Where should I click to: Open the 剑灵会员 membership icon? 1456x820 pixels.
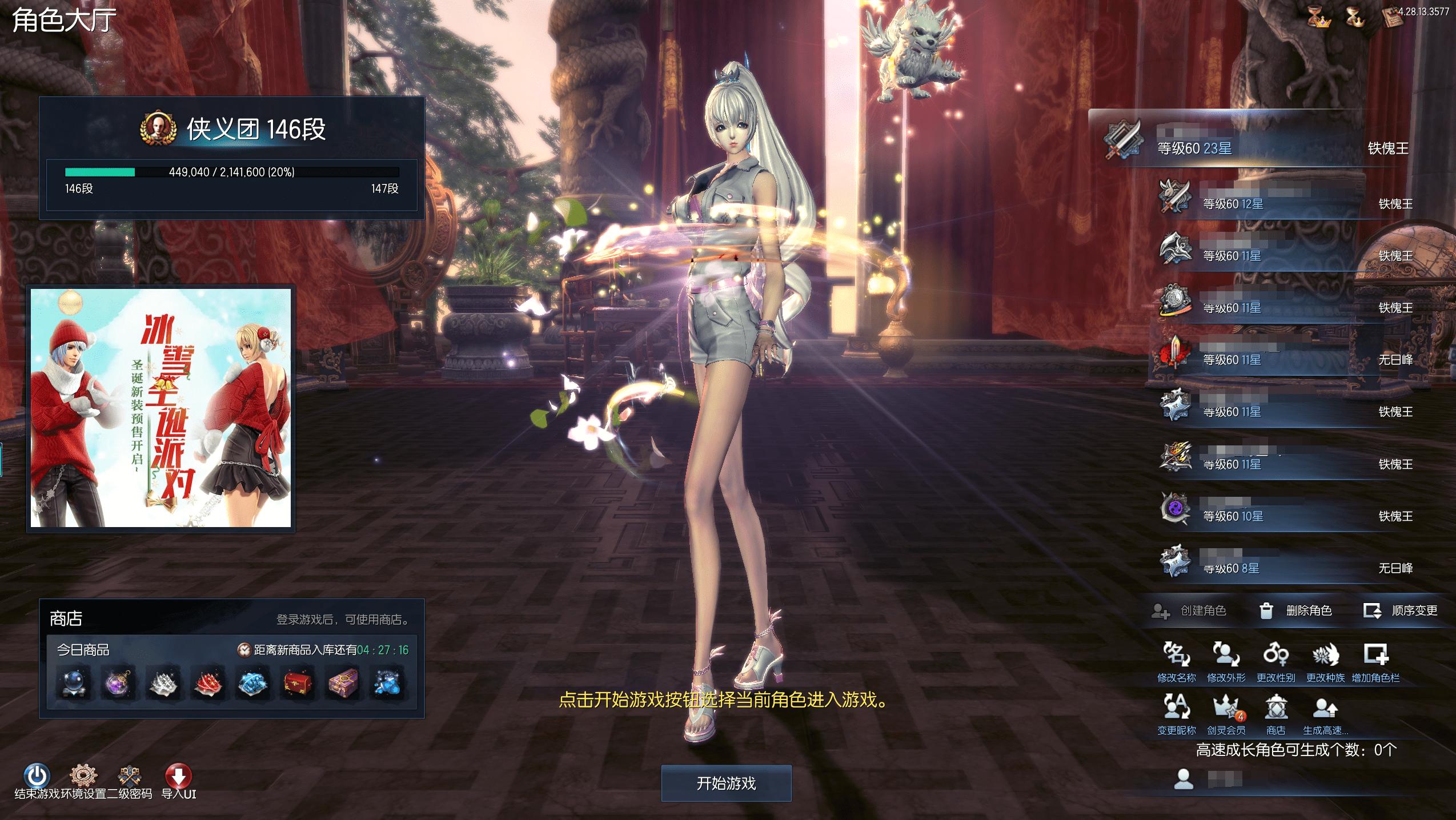pos(1226,714)
